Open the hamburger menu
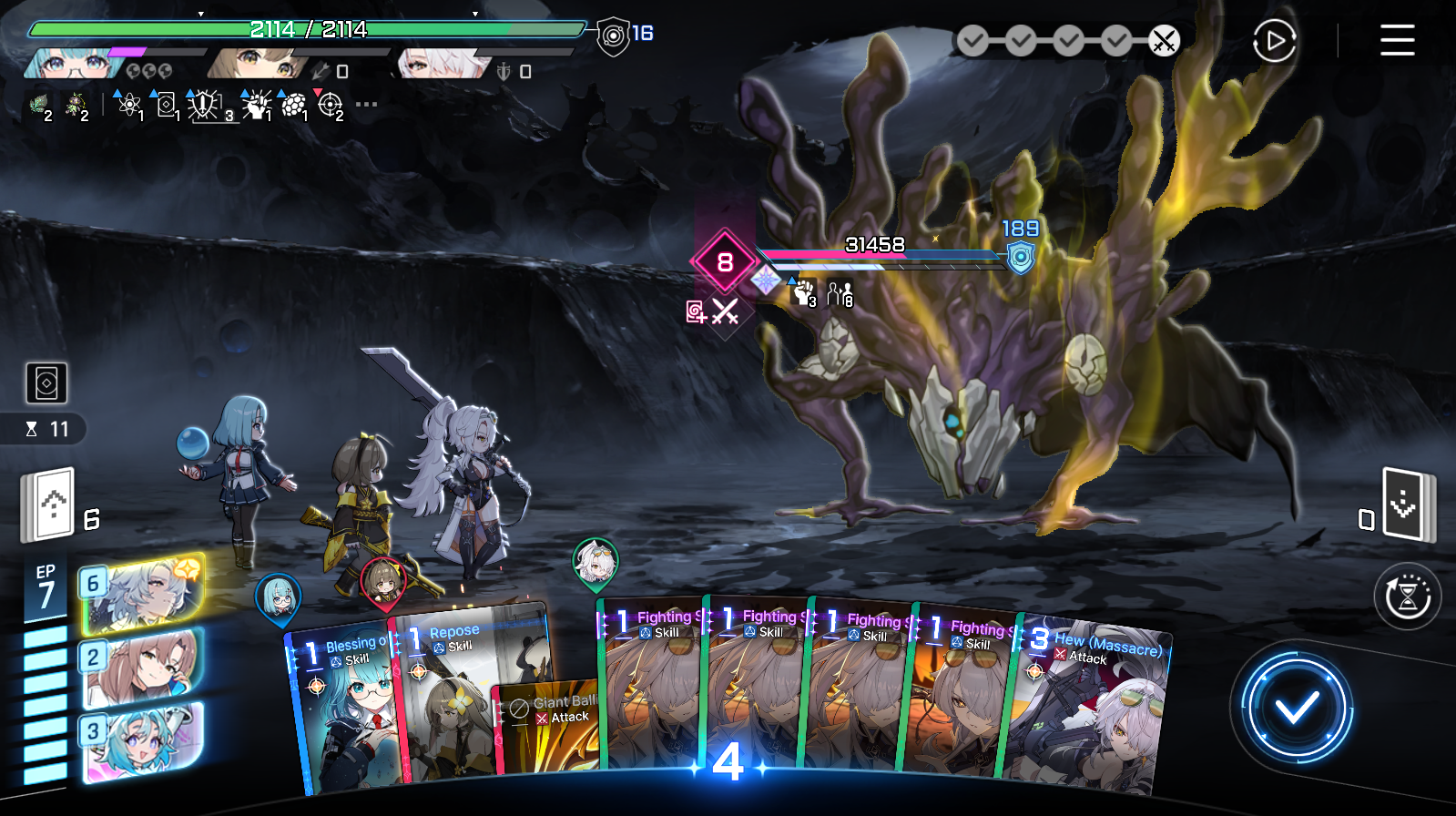The height and width of the screenshot is (816, 1456). pyautogui.click(x=1397, y=40)
